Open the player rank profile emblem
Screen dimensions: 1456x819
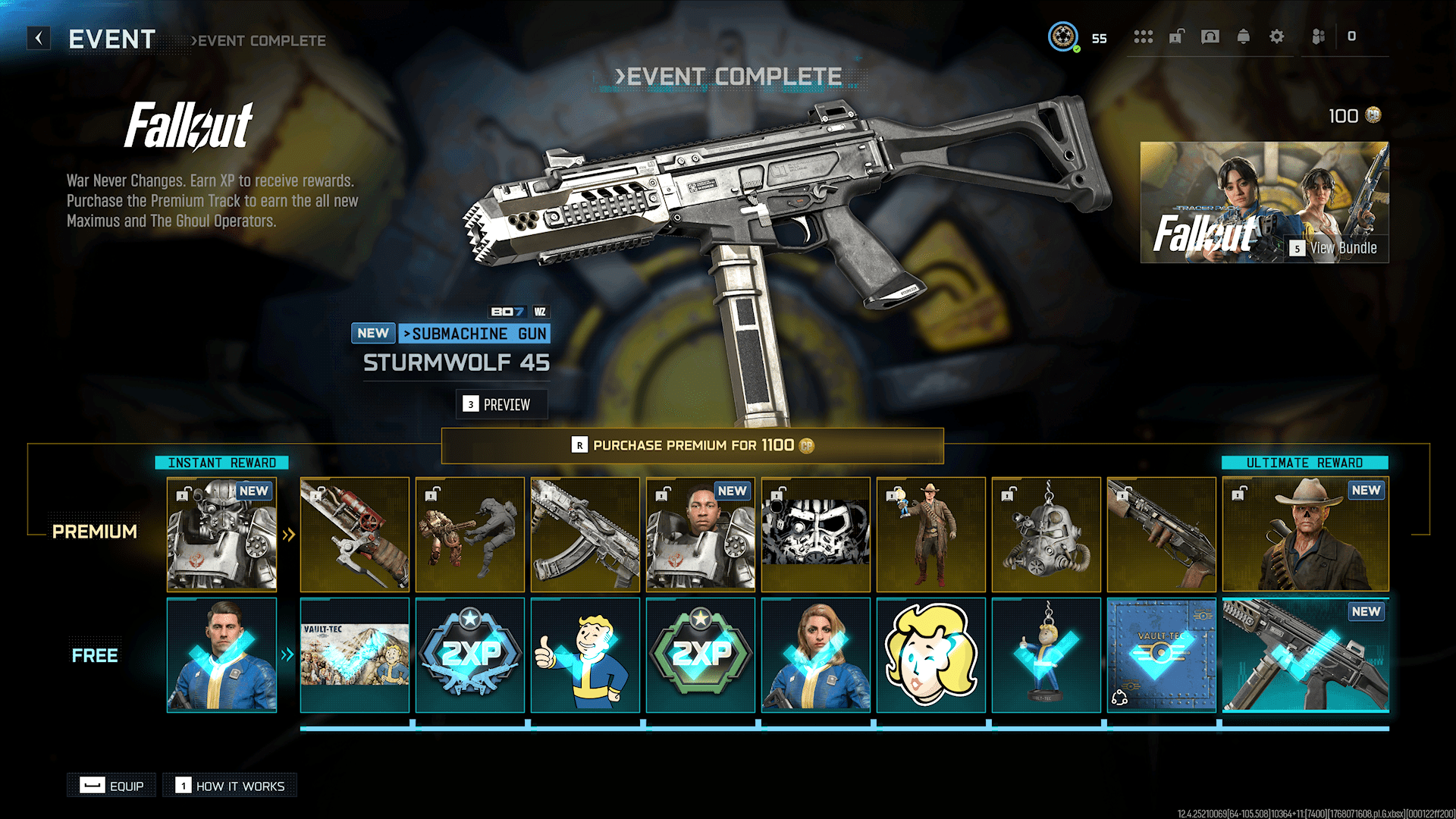[x=1063, y=36]
